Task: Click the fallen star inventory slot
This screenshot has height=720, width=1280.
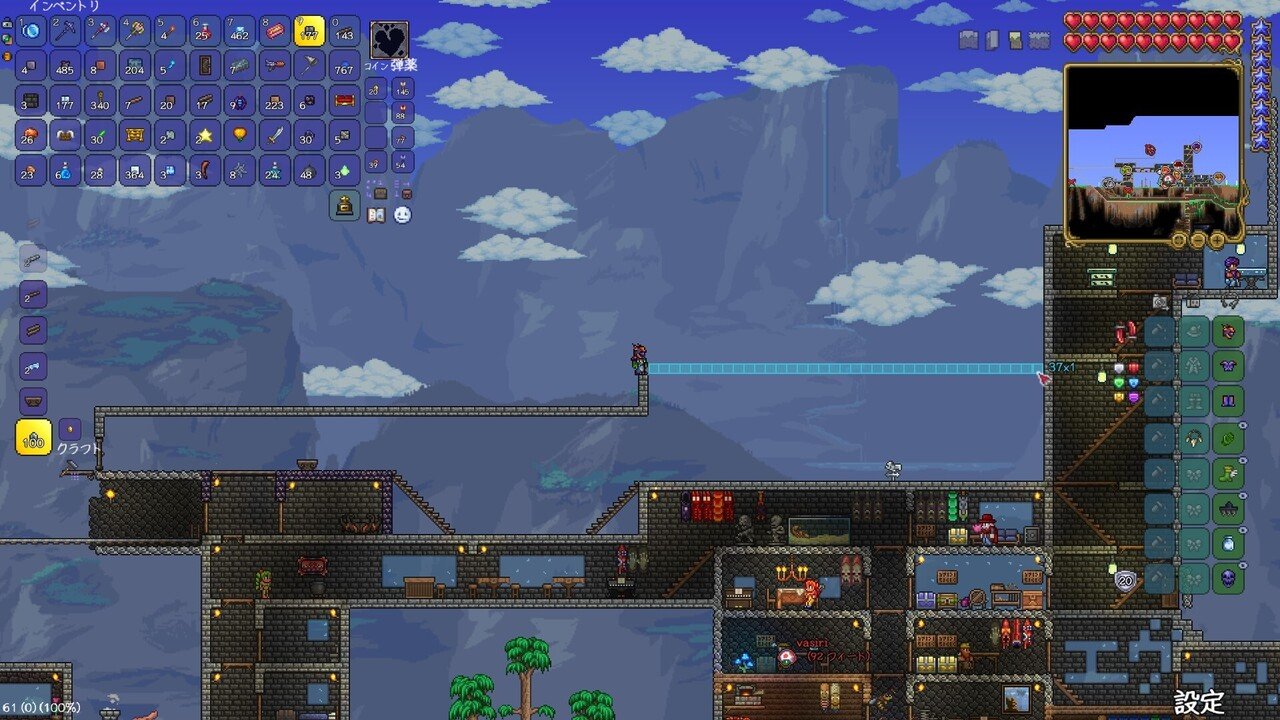Action: click(x=205, y=135)
